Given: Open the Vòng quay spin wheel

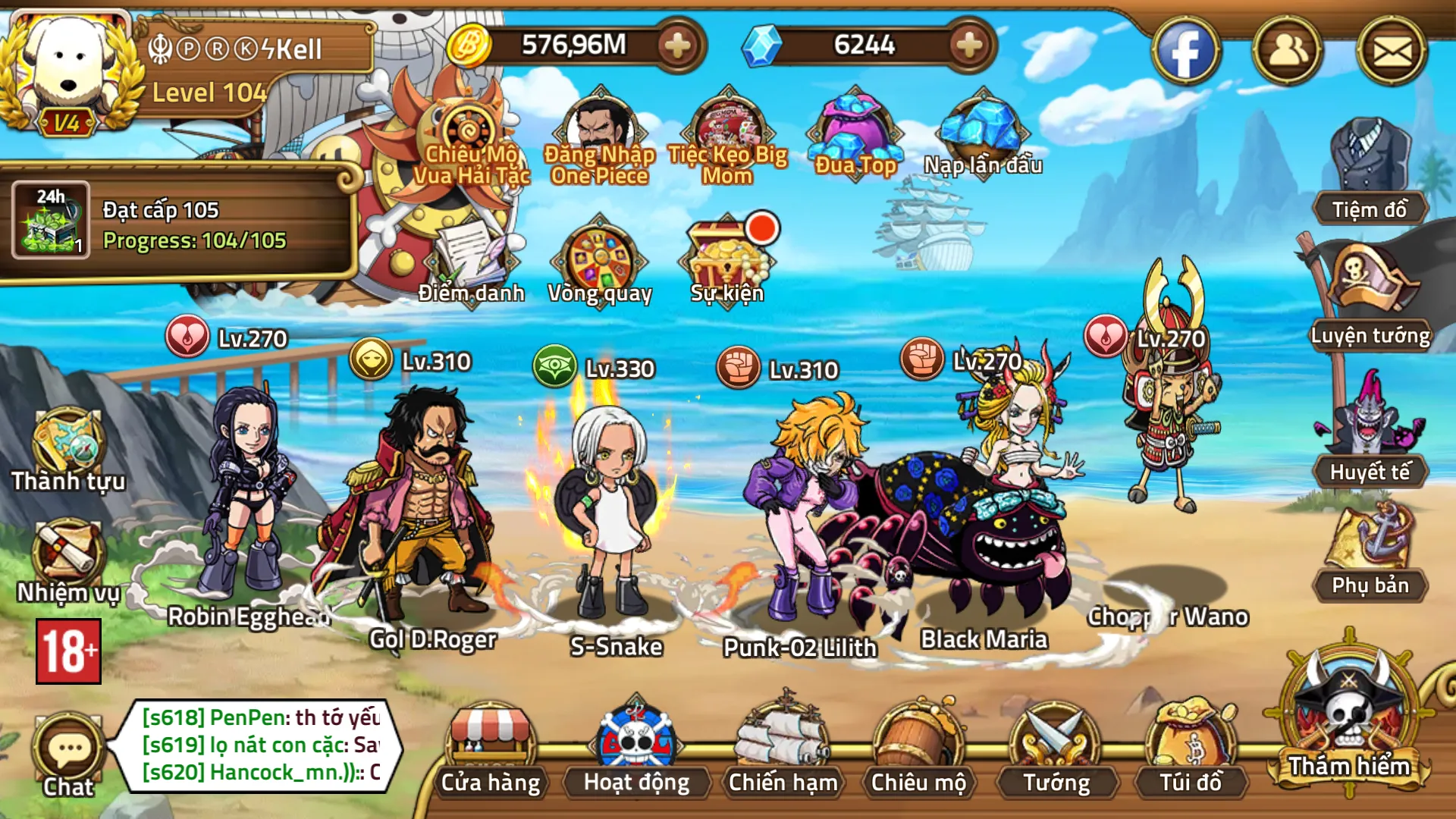Looking at the screenshot, I should (601, 258).
